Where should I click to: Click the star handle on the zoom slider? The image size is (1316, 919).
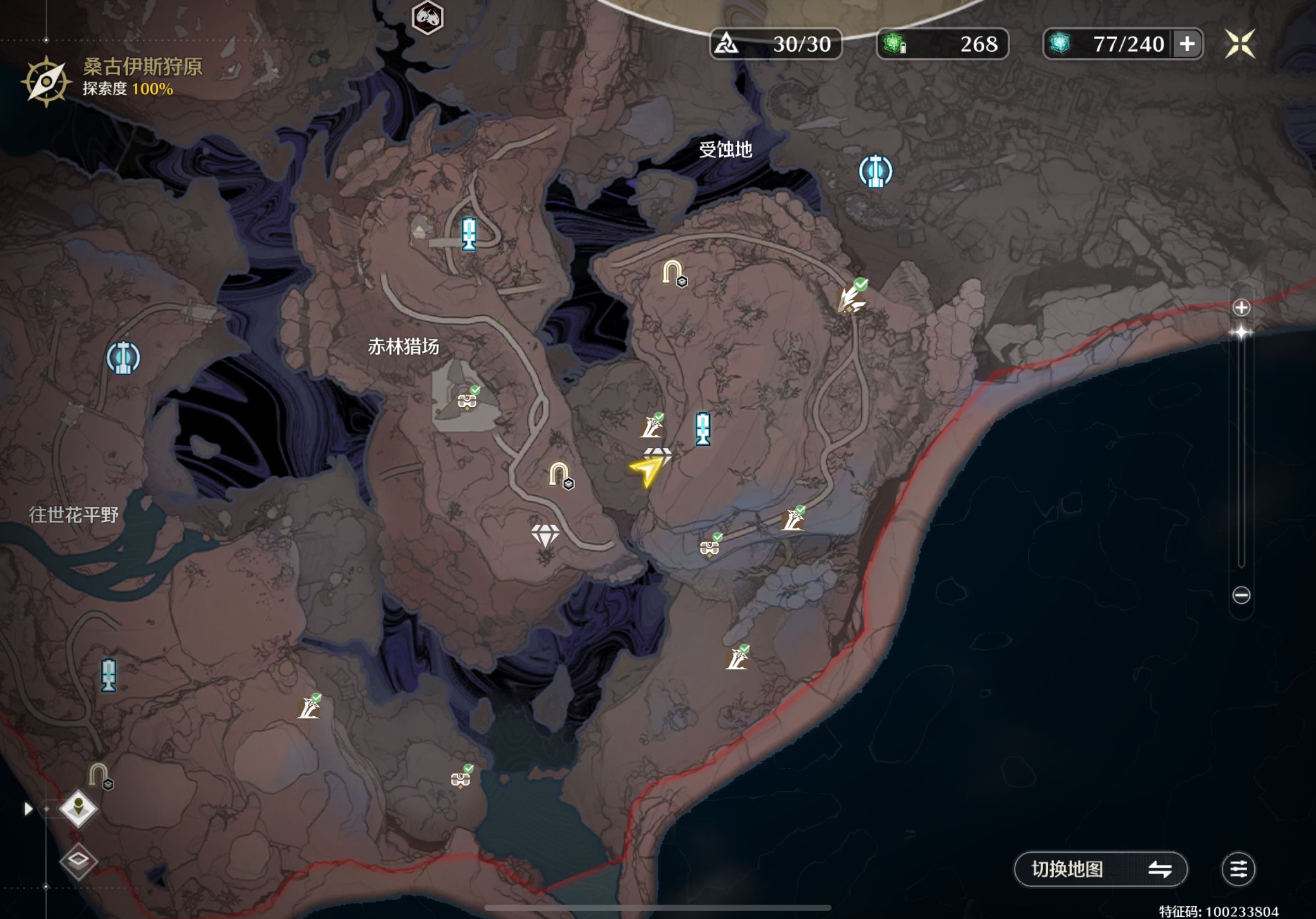pyautogui.click(x=1241, y=332)
